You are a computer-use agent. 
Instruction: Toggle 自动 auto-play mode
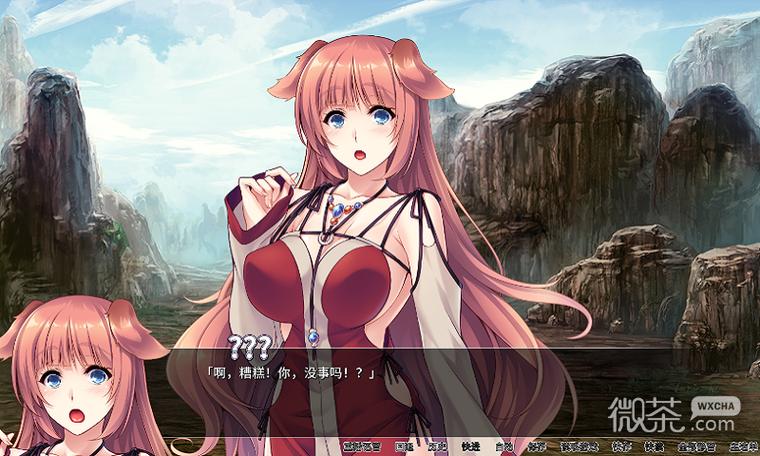(505, 446)
